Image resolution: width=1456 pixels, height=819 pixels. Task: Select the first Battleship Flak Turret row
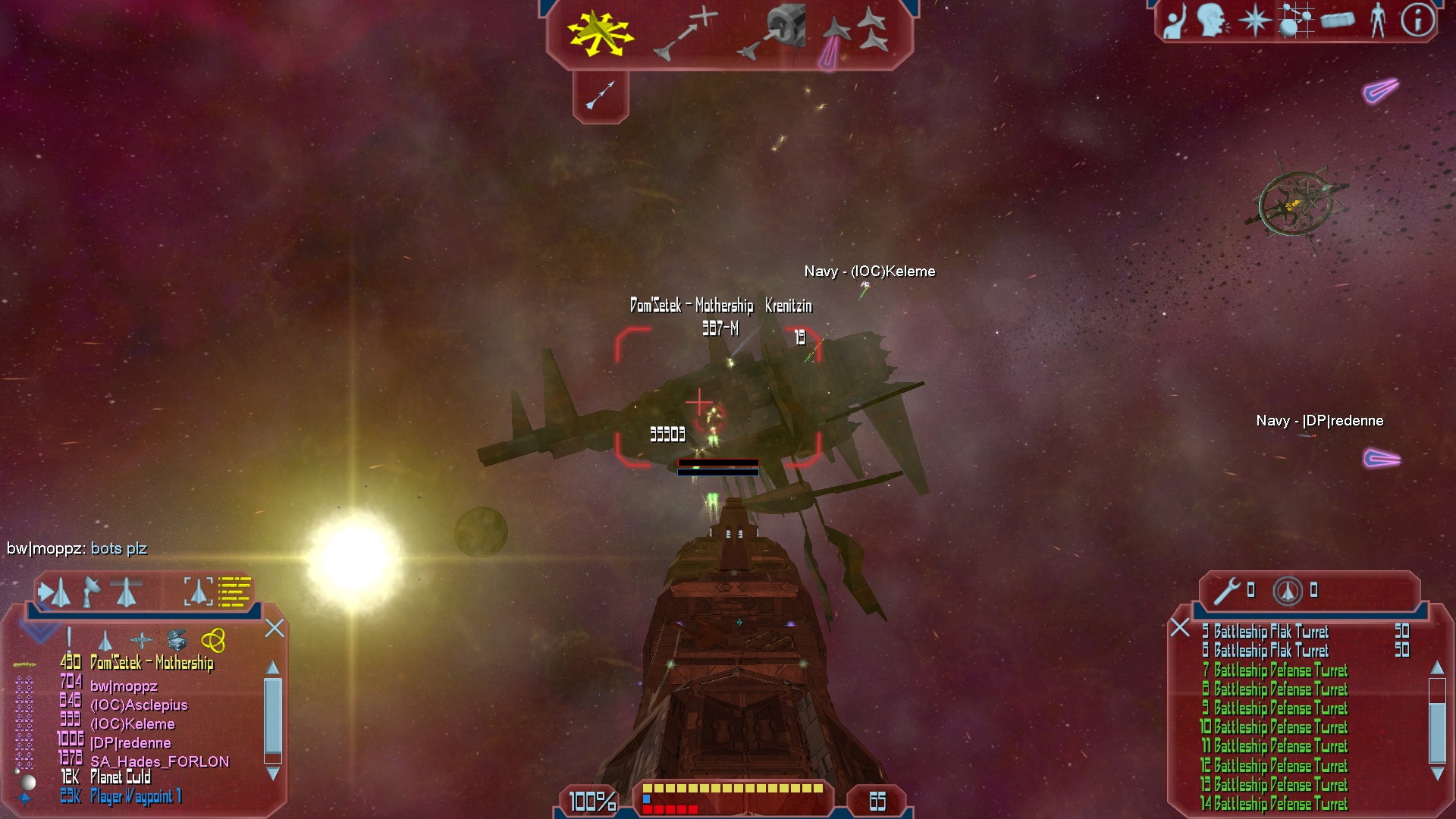pos(1271,632)
